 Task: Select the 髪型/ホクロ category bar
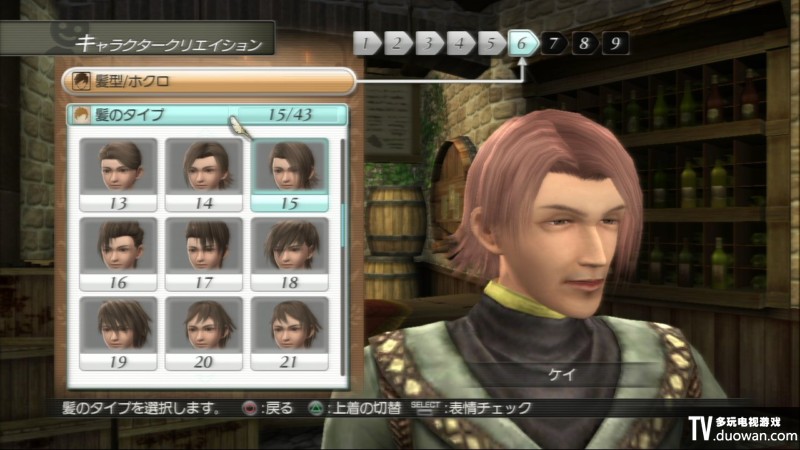208,80
